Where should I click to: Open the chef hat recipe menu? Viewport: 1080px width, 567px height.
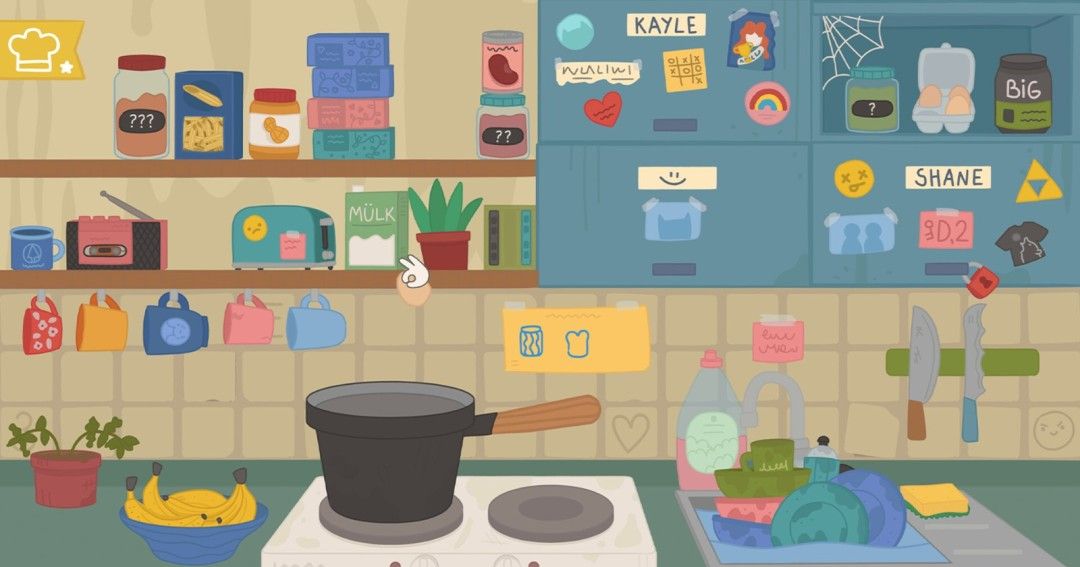coord(37,49)
